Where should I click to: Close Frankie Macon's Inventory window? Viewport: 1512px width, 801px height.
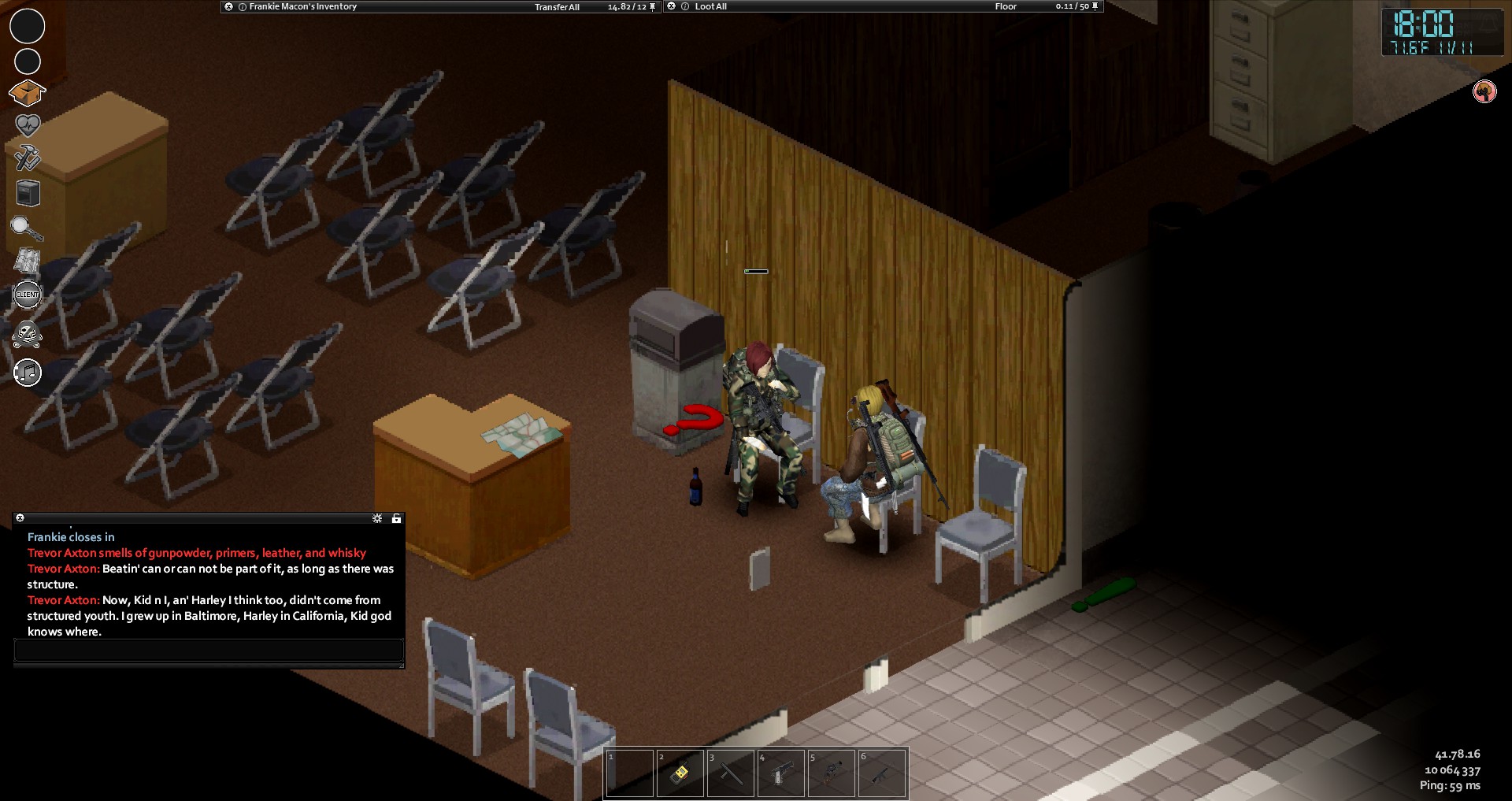click(228, 6)
